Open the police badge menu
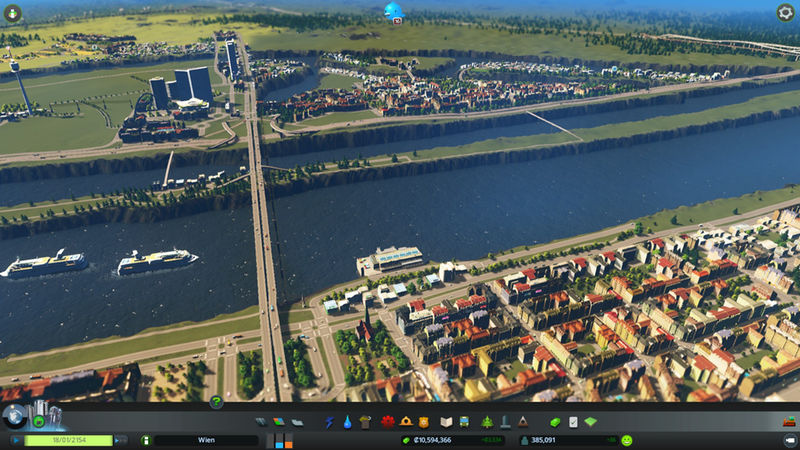 (424, 422)
